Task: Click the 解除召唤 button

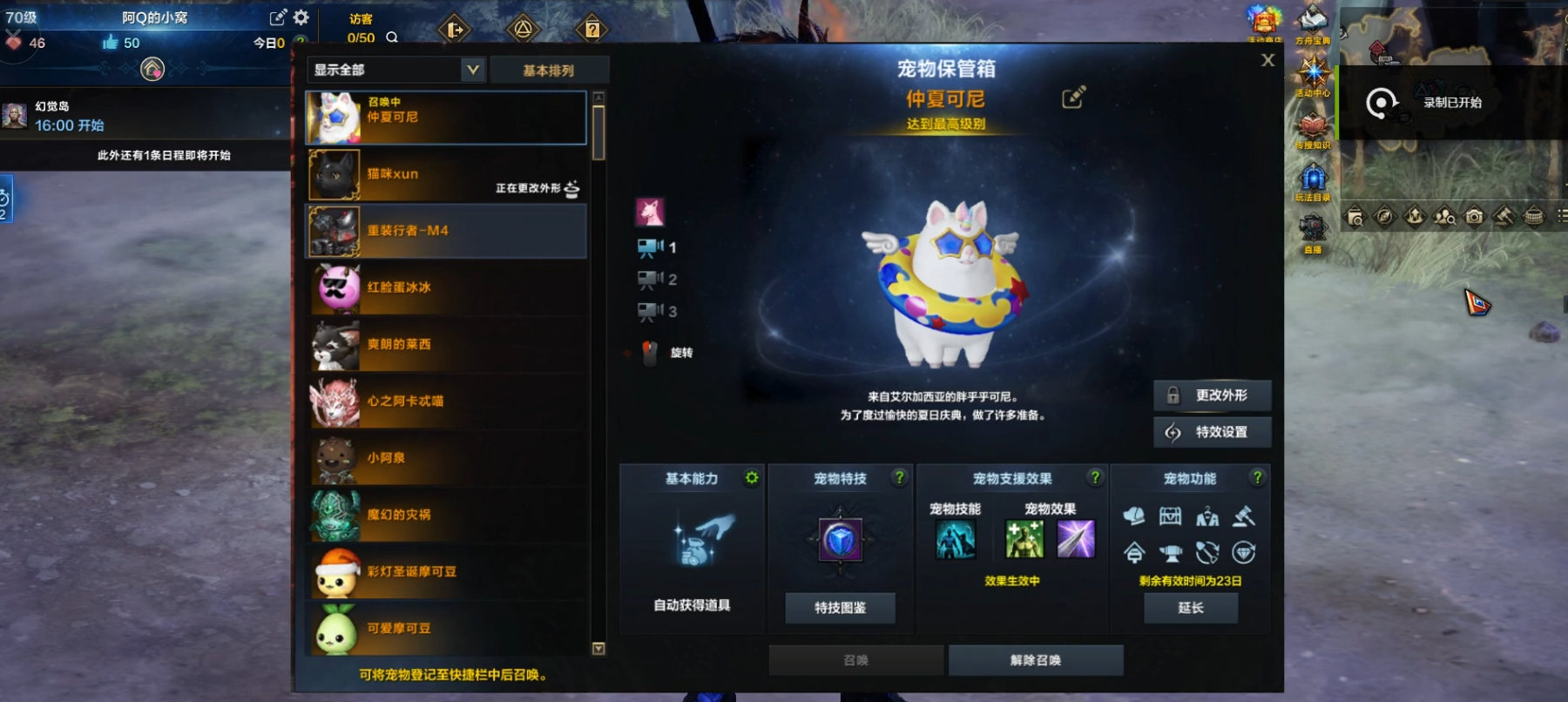Action: [1036, 659]
